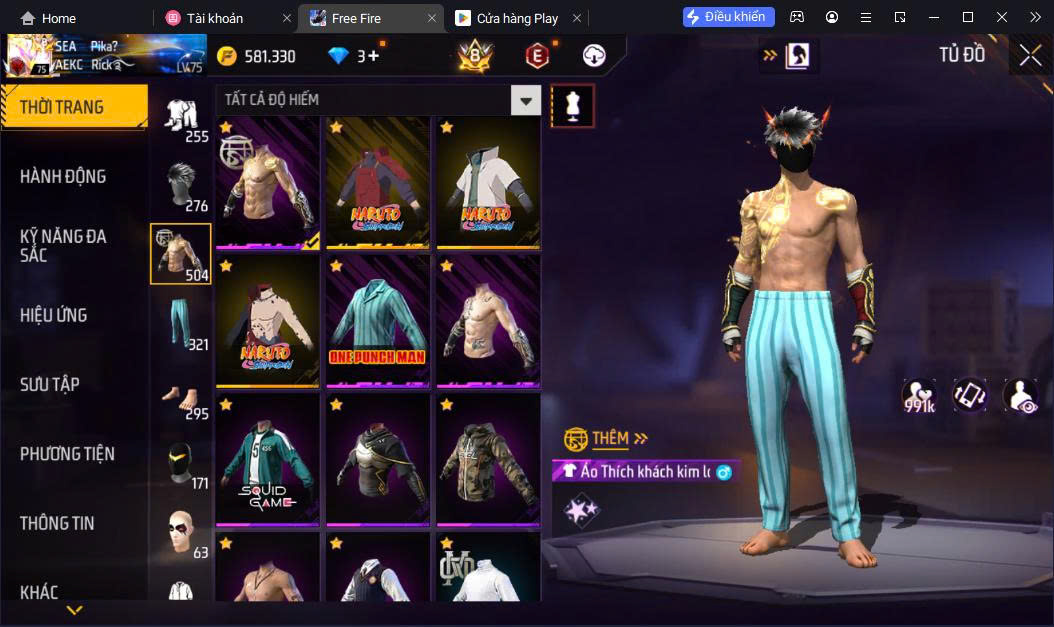1054x627 pixels.
Task: Switch to the THÔNG TIN section
Action: pyautogui.click(x=57, y=523)
